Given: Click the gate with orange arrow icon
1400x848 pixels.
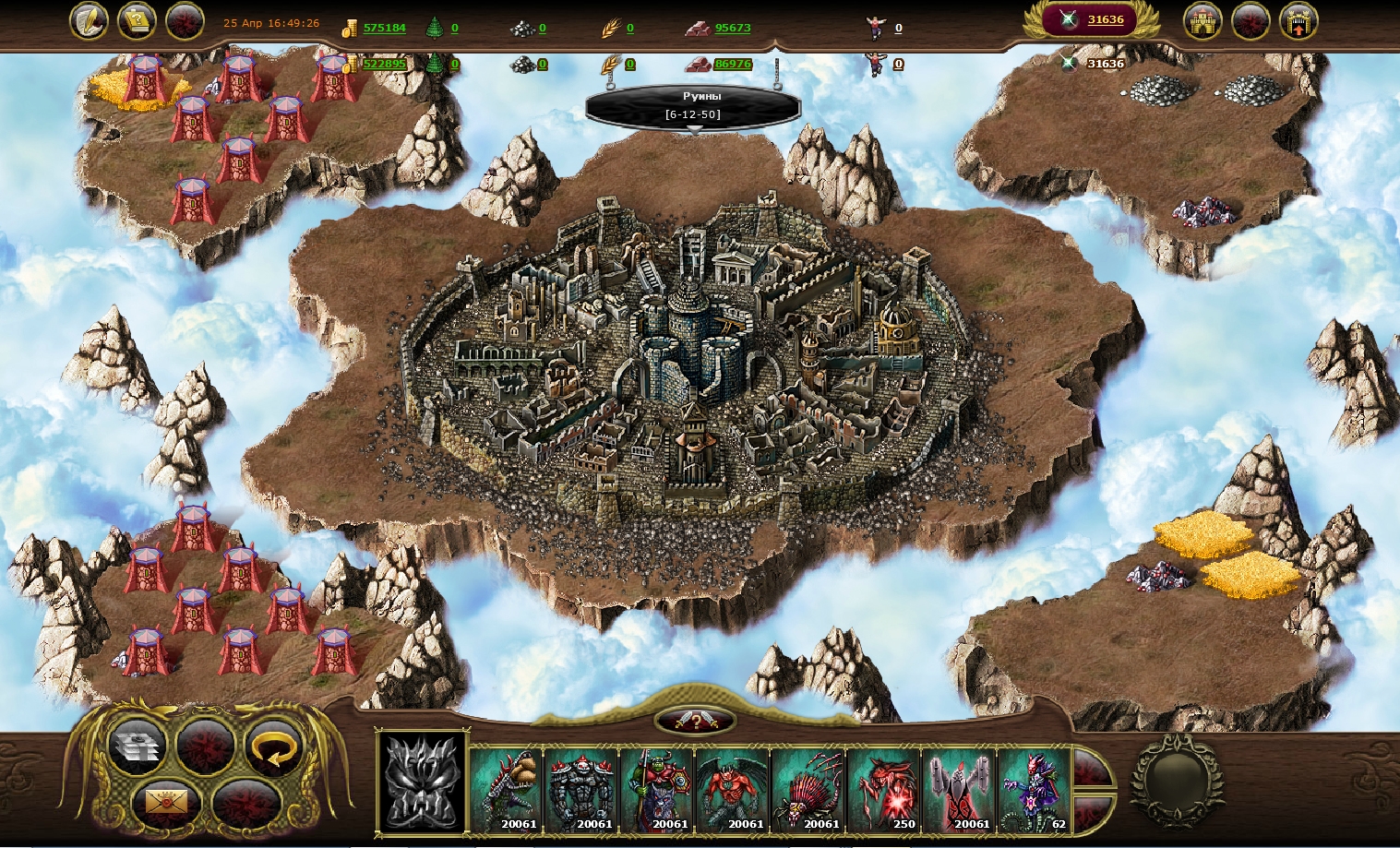Looking at the screenshot, I should pyautogui.click(x=1298, y=21).
